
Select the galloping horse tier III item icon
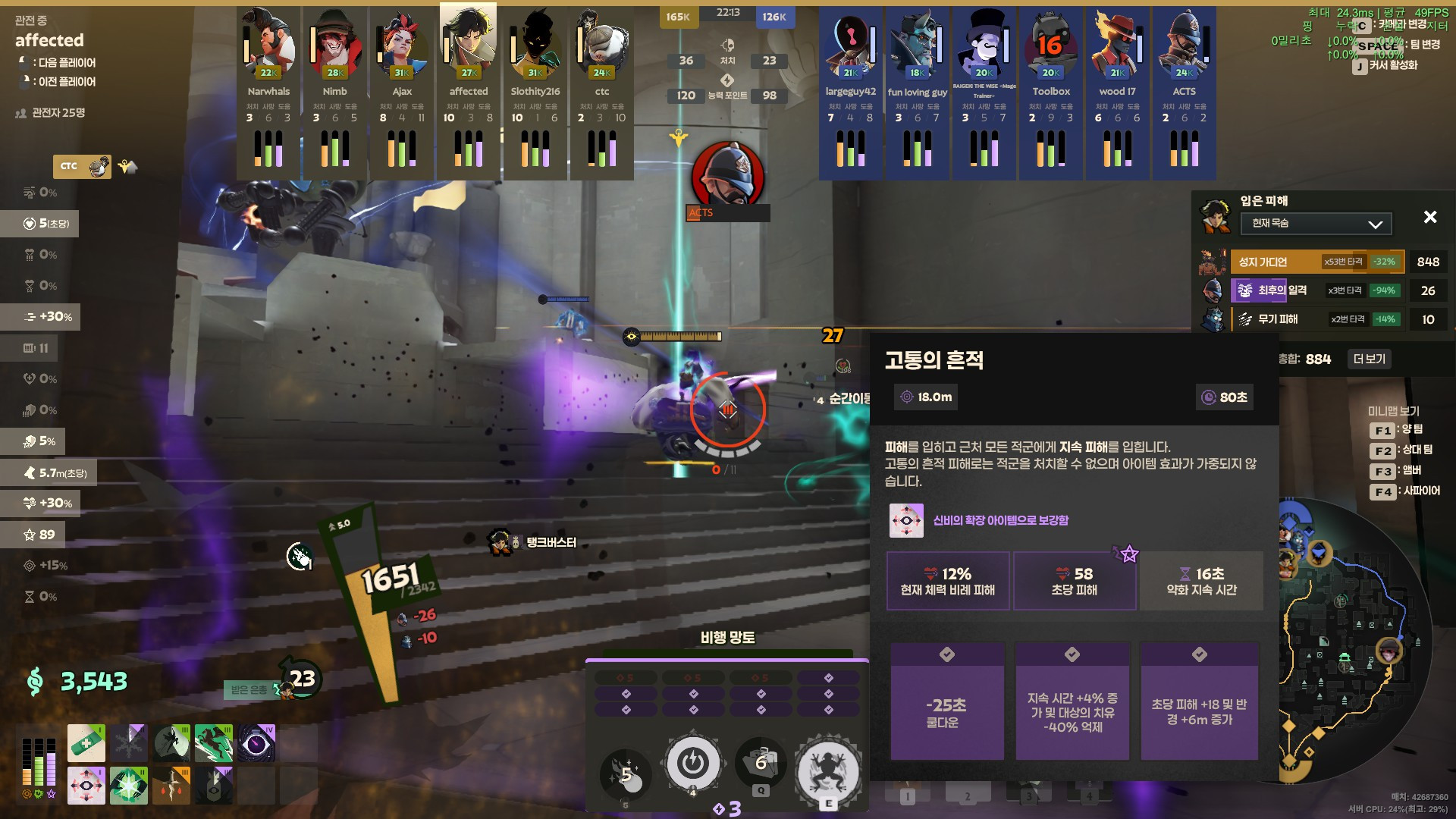[215, 742]
